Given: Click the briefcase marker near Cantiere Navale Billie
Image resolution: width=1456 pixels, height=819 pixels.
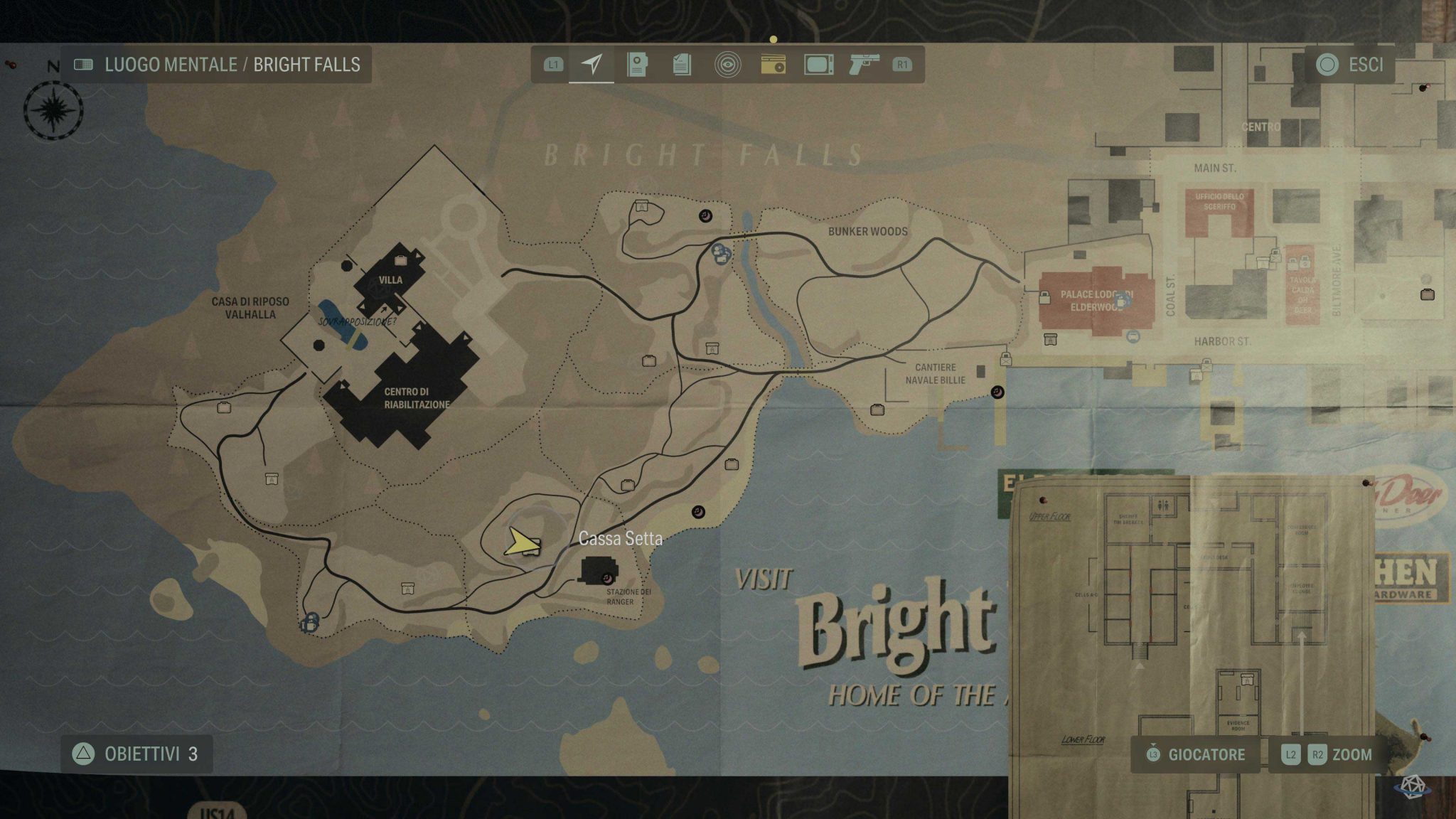Looking at the screenshot, I should point(879,408).
